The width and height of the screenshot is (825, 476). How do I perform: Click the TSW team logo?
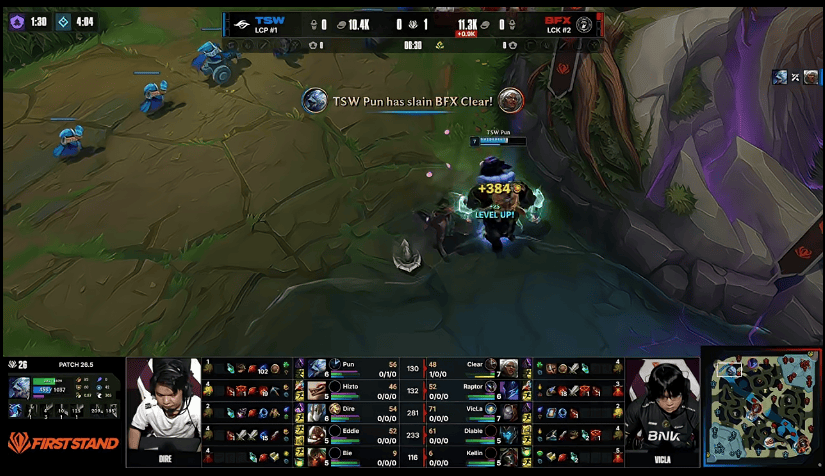(x=239, y=20)
